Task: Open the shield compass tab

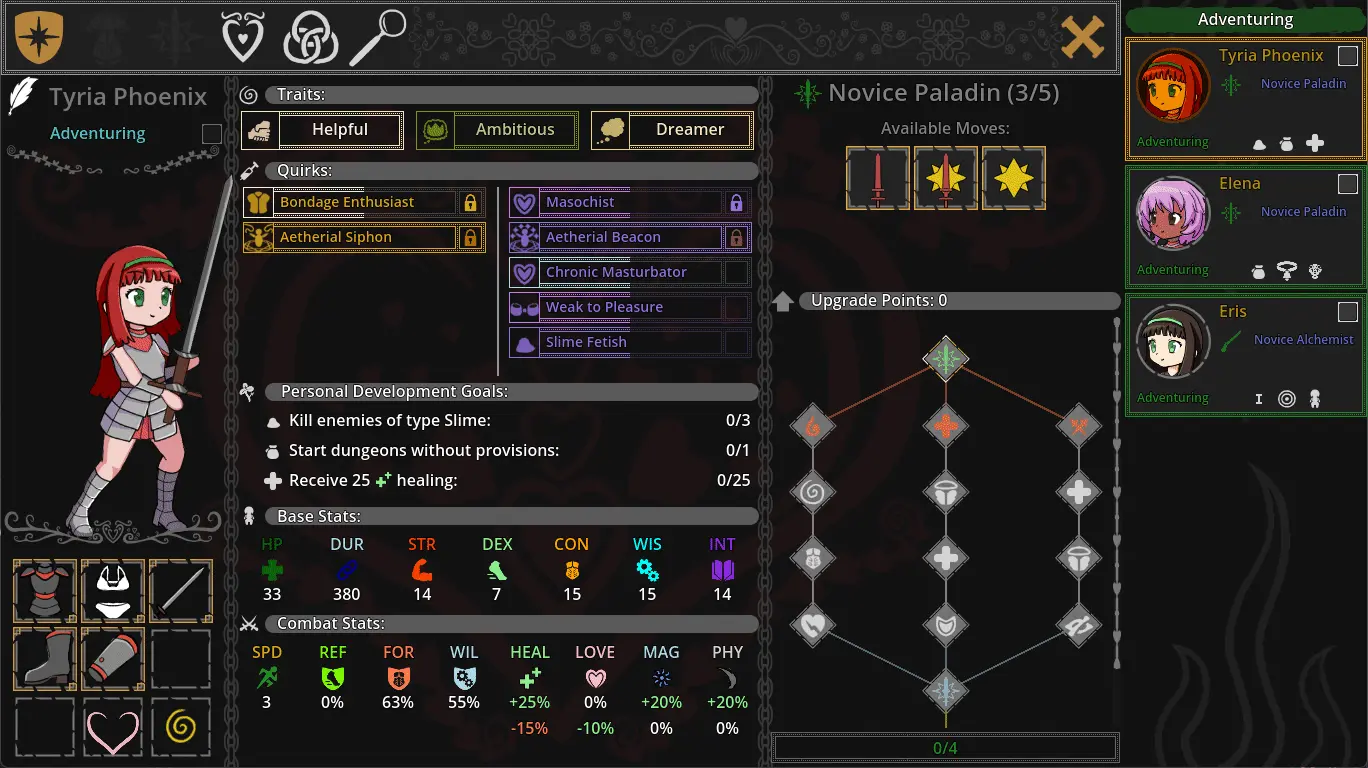Action: tap(39, 38)
